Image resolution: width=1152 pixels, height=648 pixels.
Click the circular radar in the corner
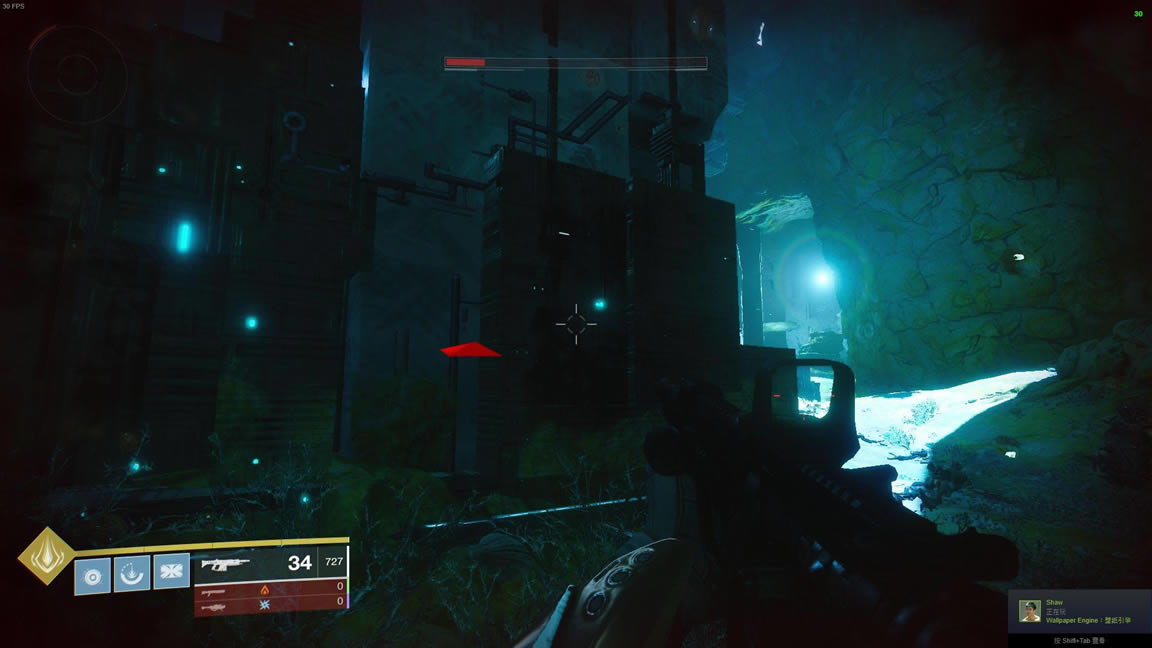pos(76,73)
